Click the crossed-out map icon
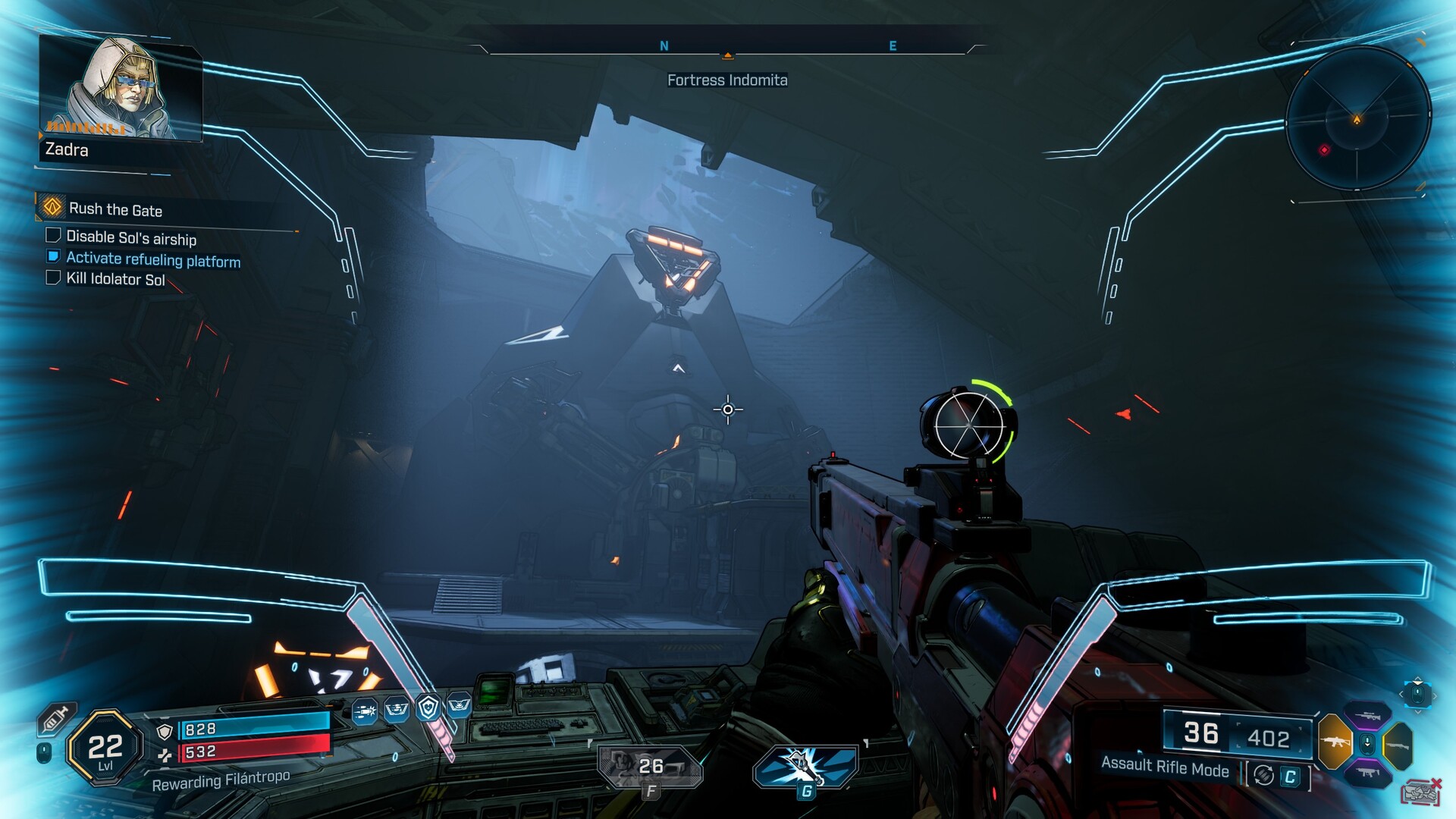Viewport: 1456px width, 819px height. click(1420, 793)
